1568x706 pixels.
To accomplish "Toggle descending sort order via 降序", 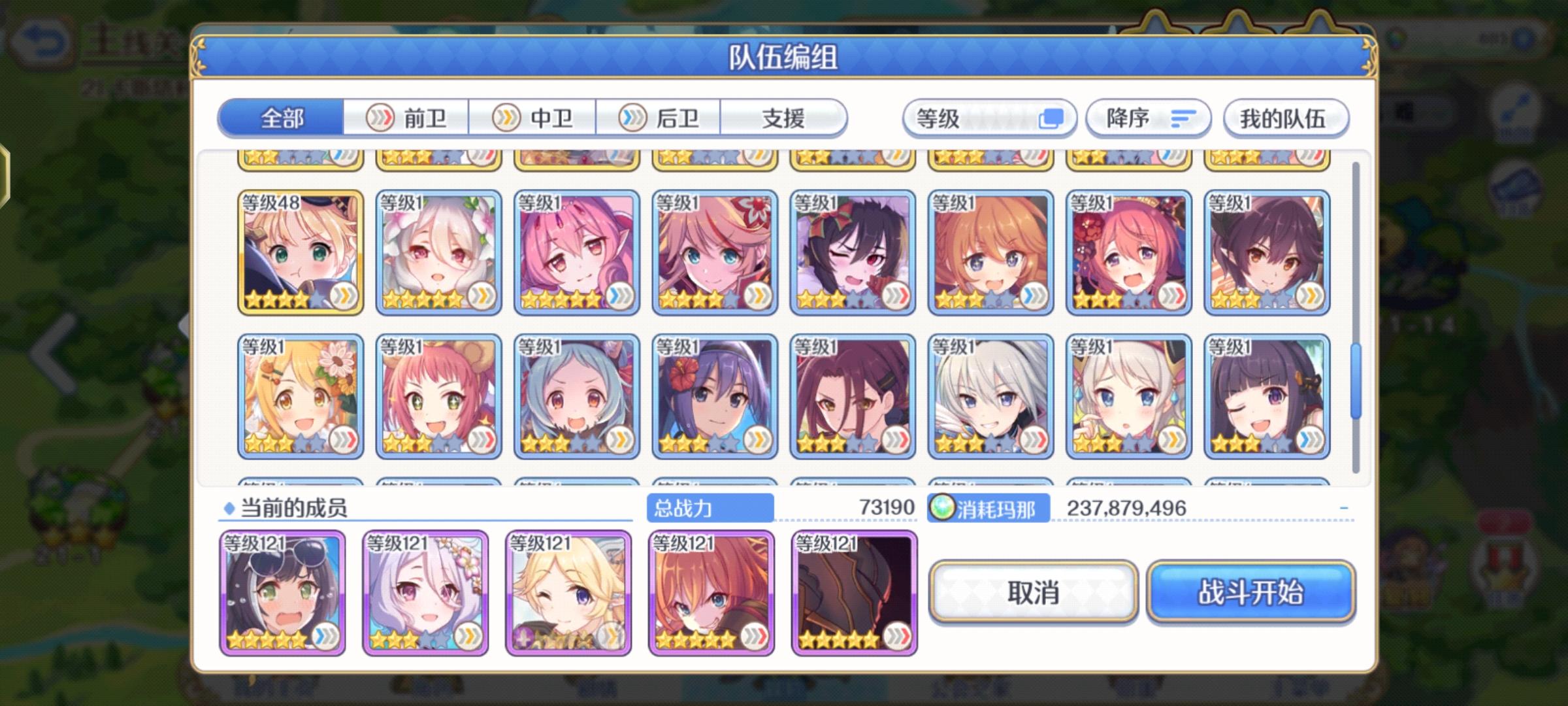I will [1148, 118].
